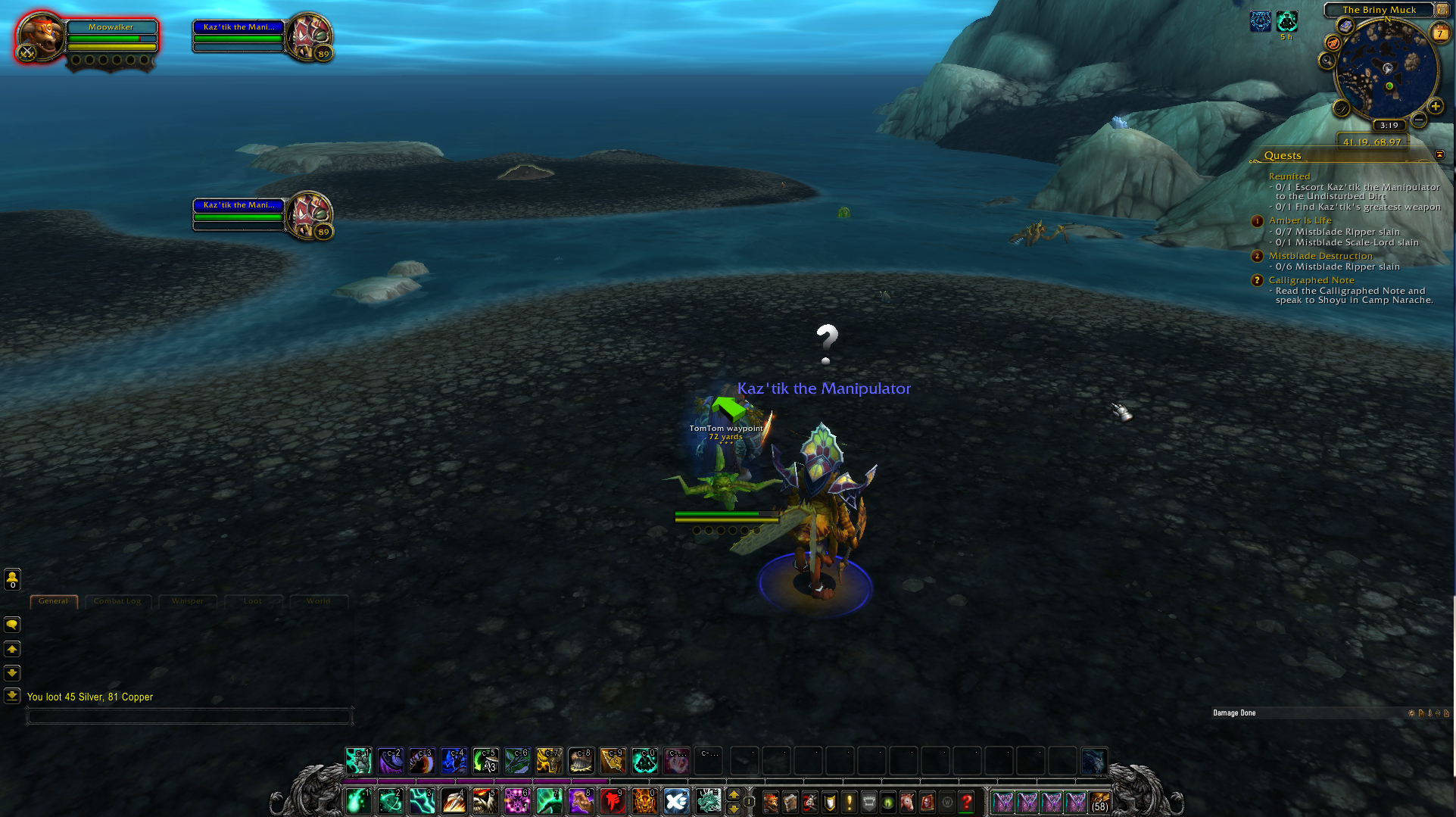Screen dimensions: 1456x817
Task: Open the Calligraphed Note quest entry
Action: [x=1311, y=280]
